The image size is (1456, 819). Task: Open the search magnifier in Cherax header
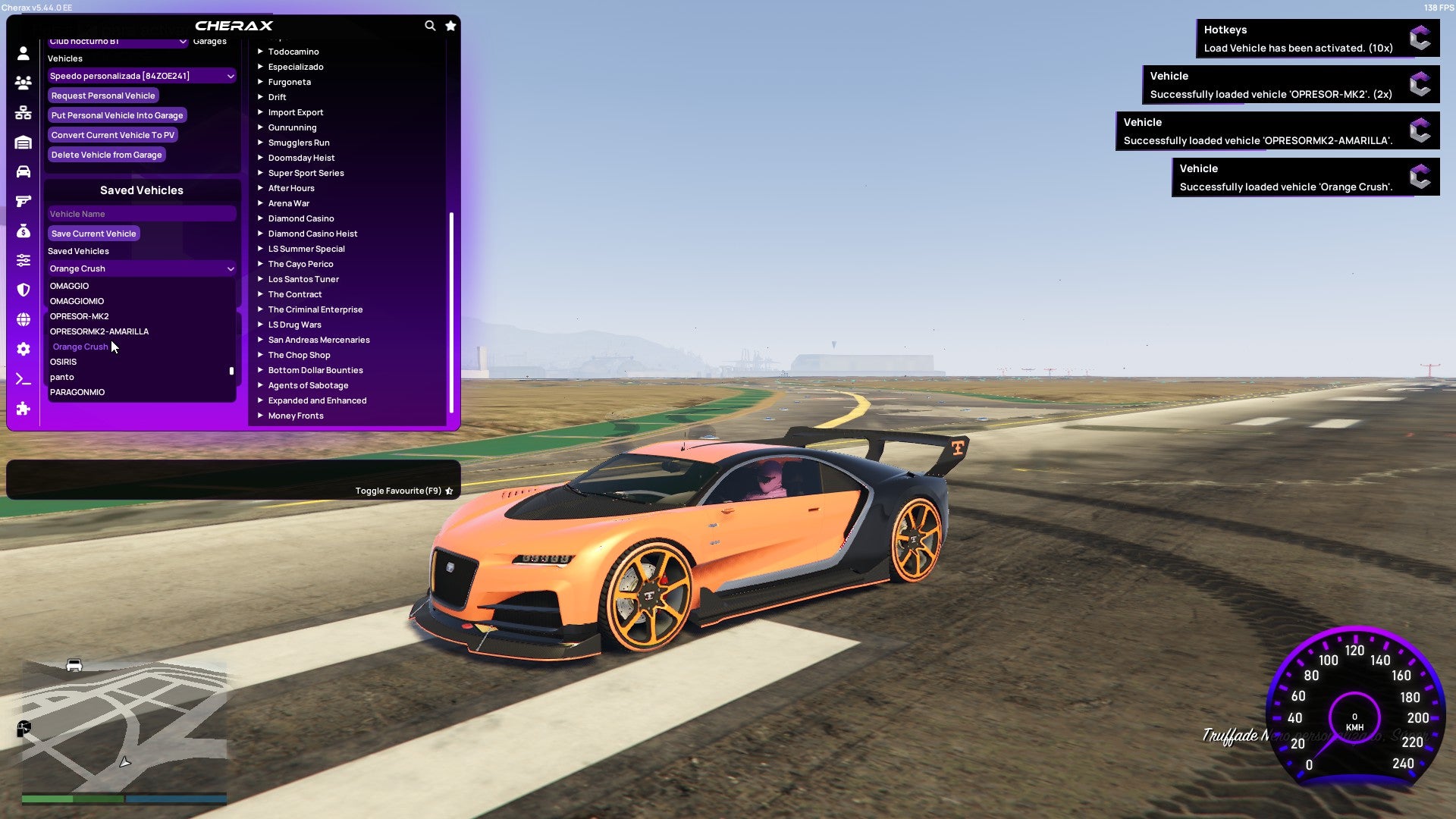click(430, 25)
